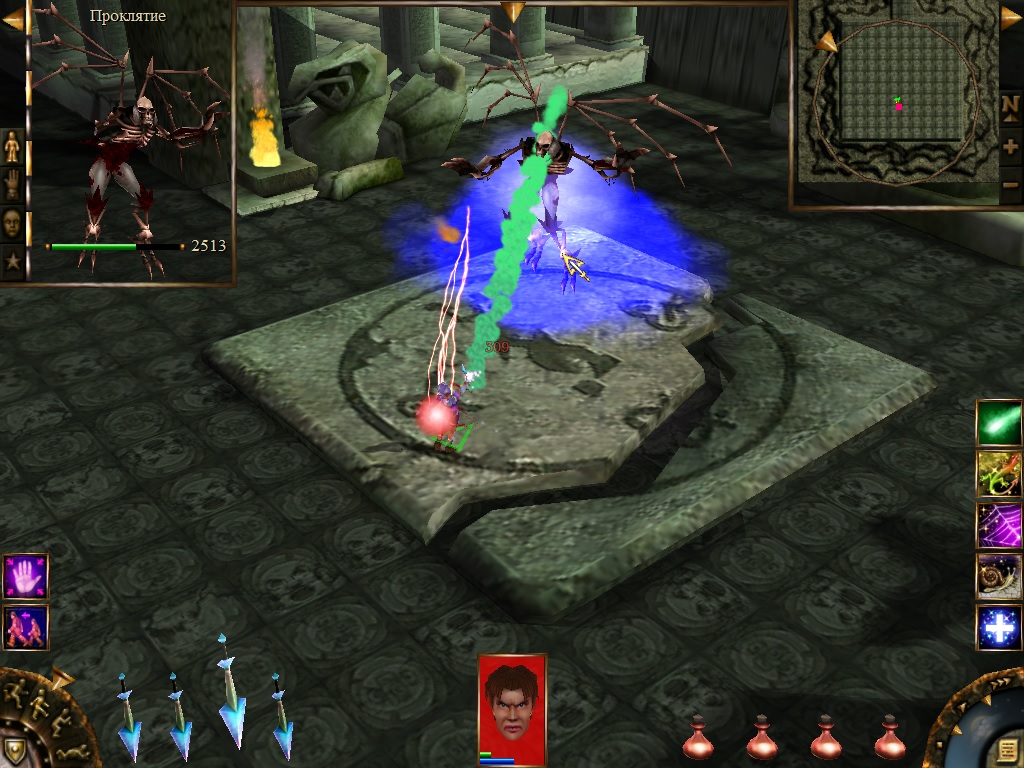This screenshot has width=1024, height=768.
Task: Open the scroll journal button in the corner
Action: (1006, 750)
